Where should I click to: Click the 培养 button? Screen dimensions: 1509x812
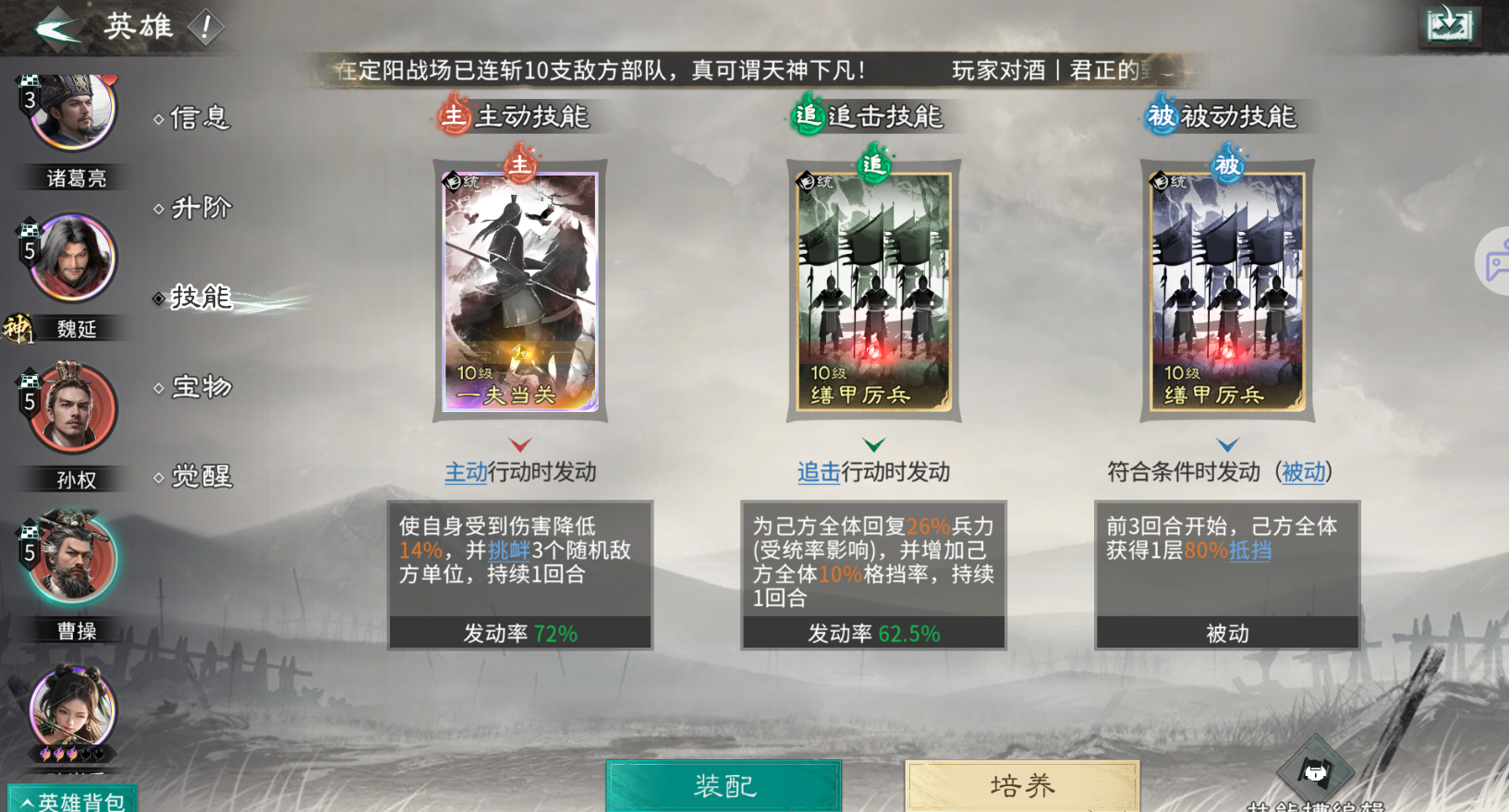(x=1021, y=787)
